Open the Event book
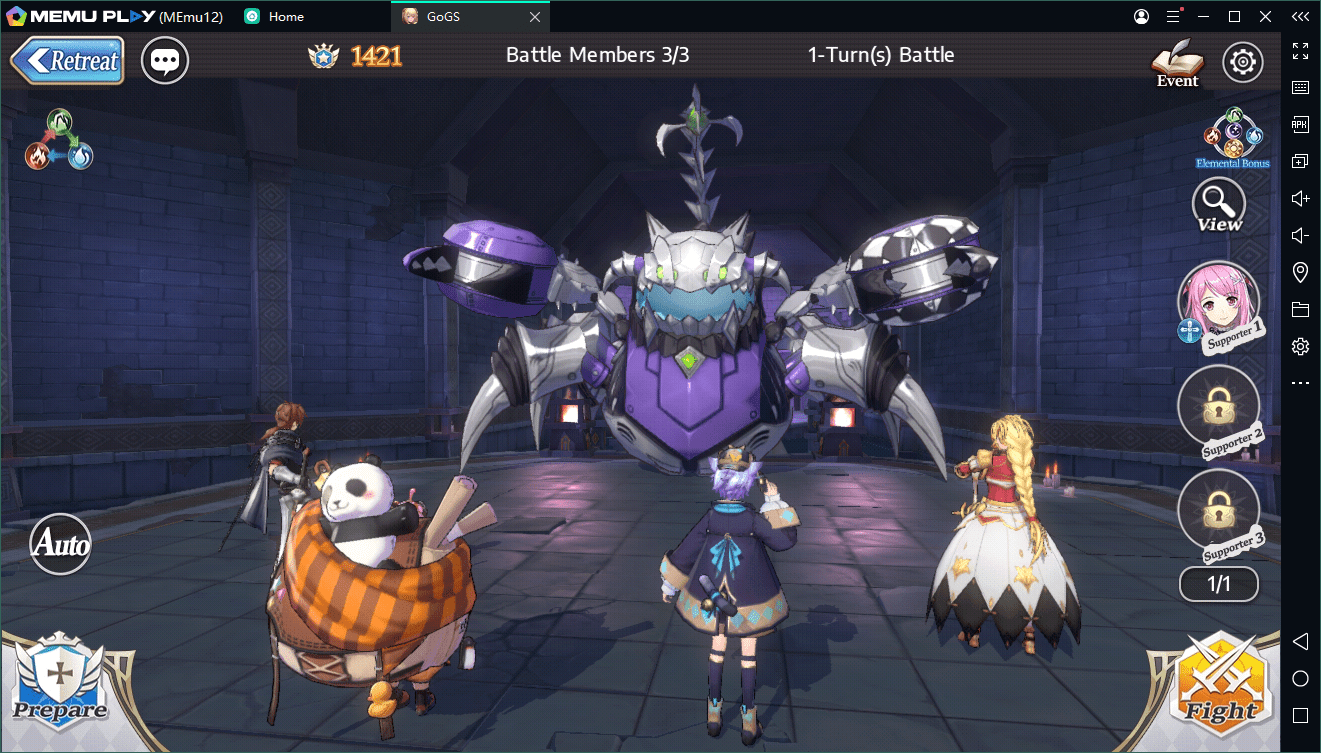This screenshot has height=753, width=1321. [1177, 63]
